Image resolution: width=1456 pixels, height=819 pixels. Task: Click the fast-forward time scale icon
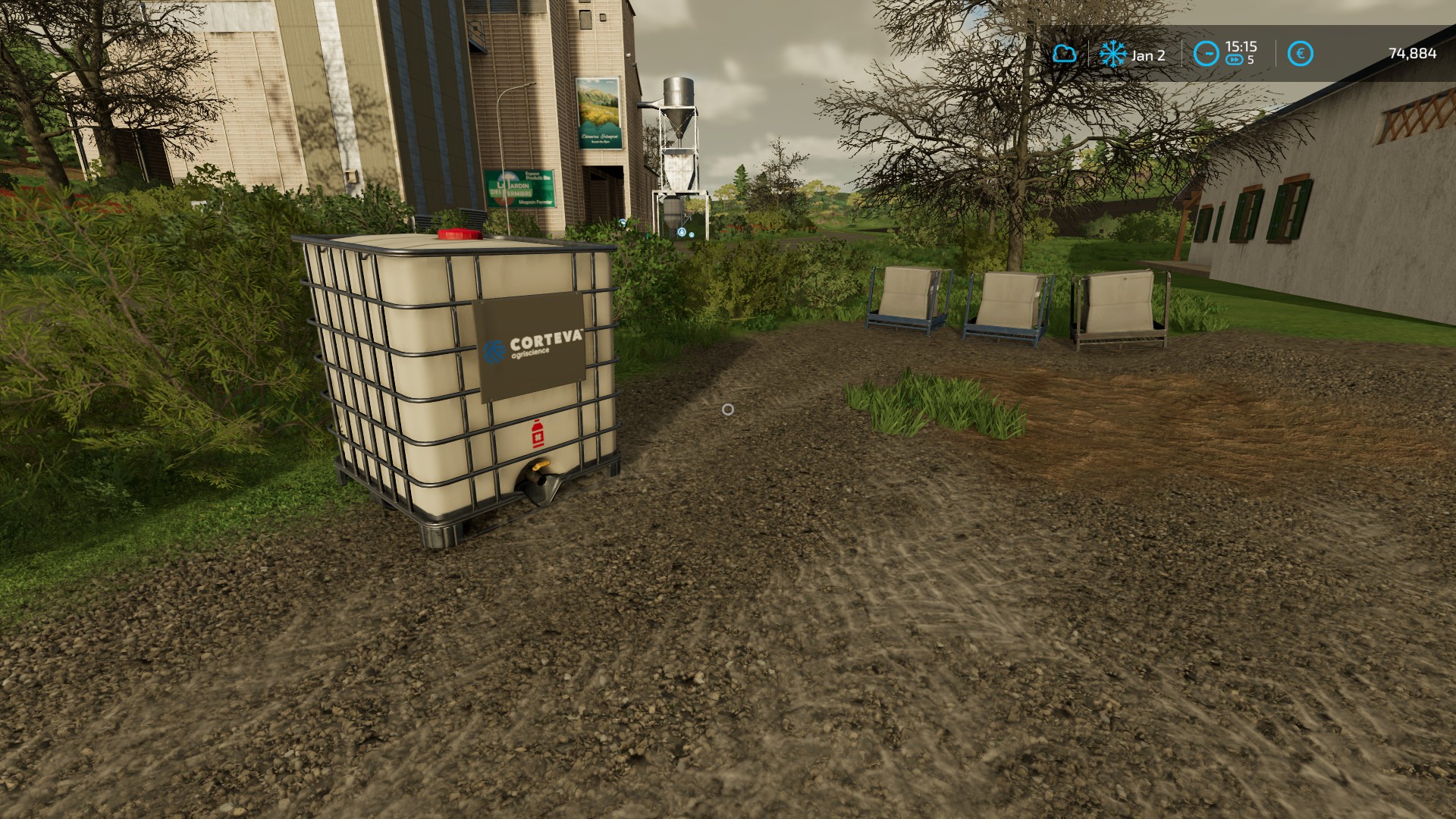[1234, 60]
